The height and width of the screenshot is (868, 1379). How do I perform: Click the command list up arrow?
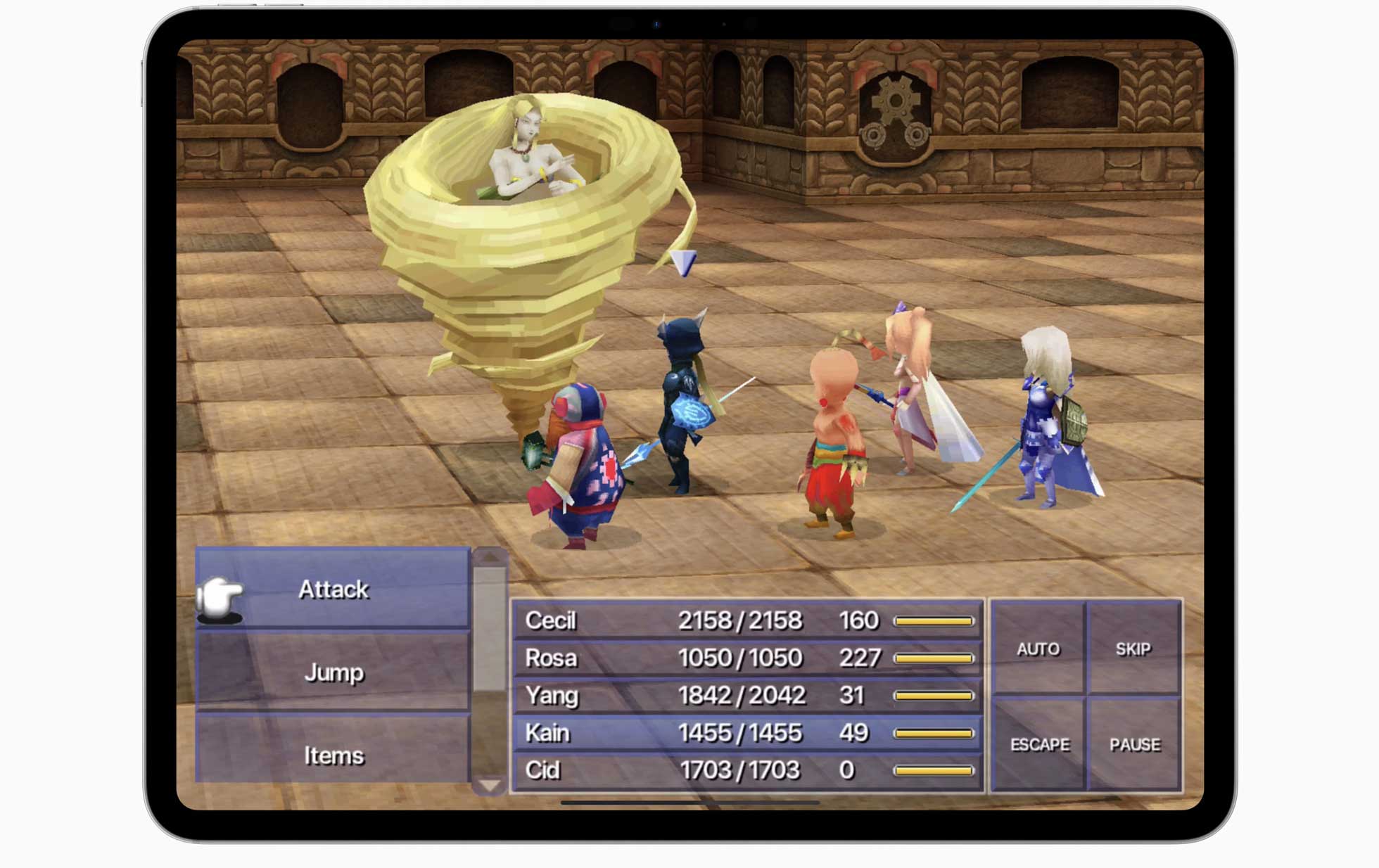point(490,557)
